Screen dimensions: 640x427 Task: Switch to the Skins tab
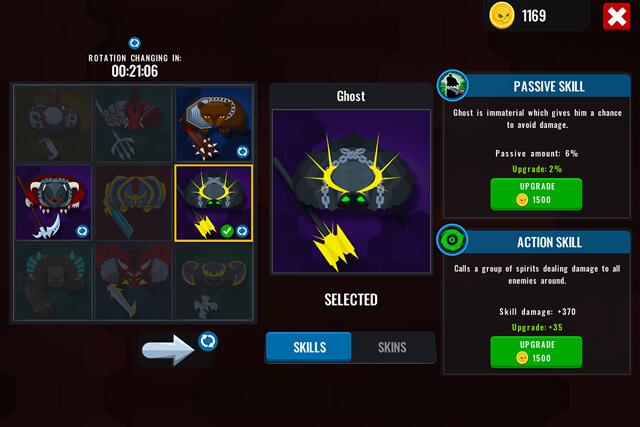click(x=392, y=347)
